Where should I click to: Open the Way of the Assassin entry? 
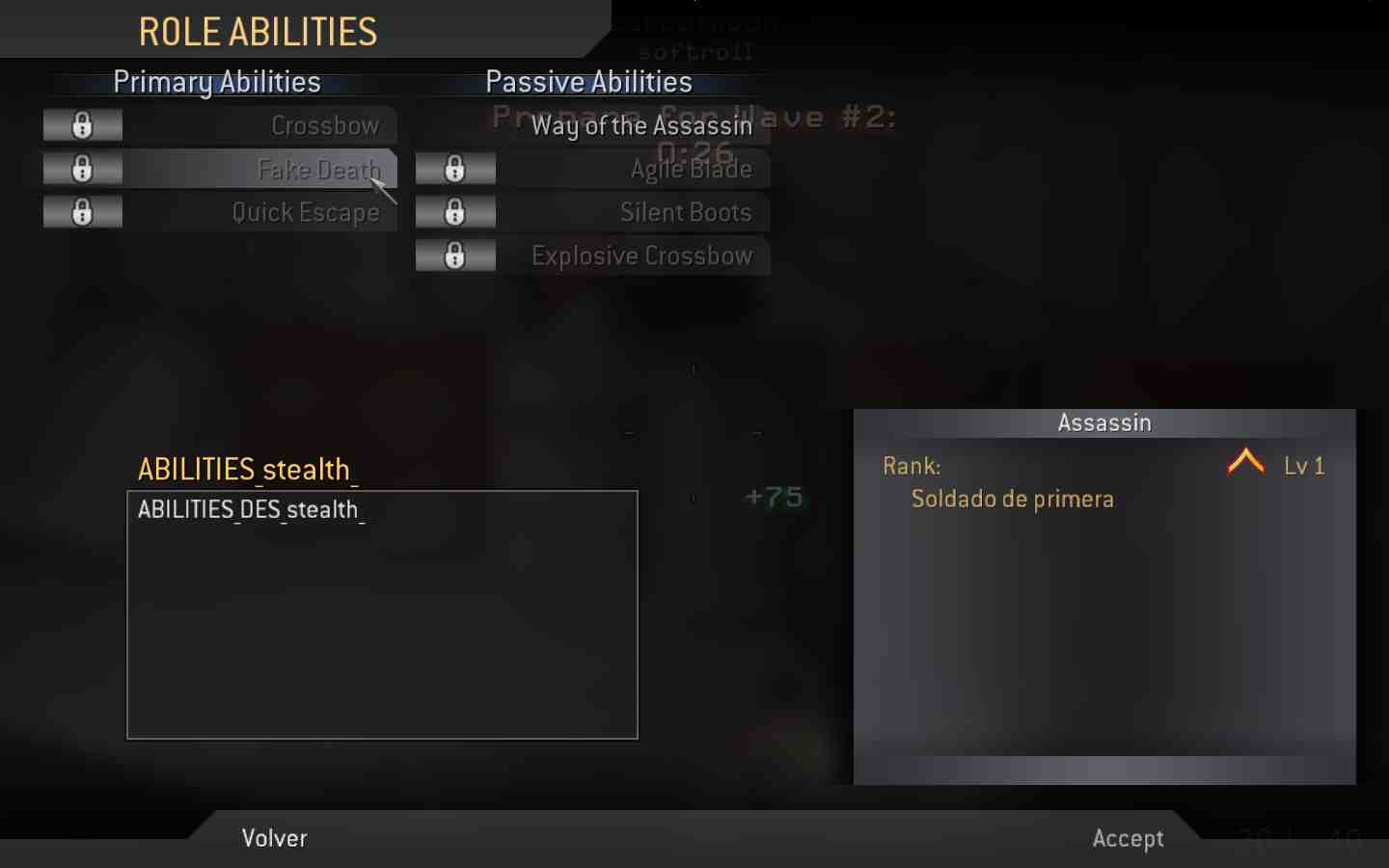(x=640, y=125)
